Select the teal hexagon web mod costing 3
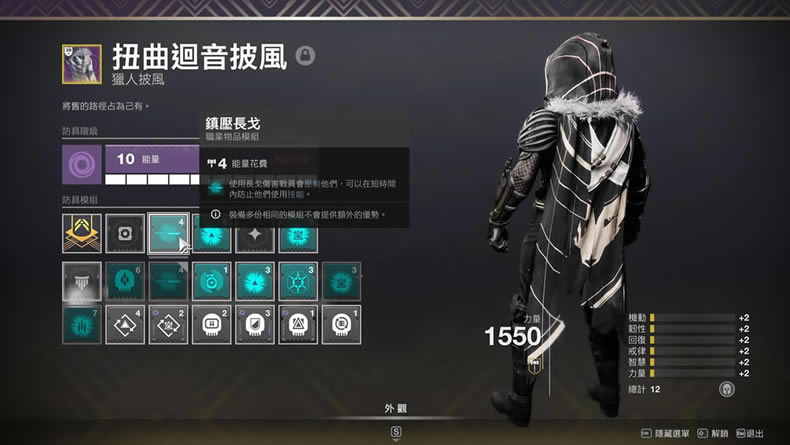 (298, 282)
